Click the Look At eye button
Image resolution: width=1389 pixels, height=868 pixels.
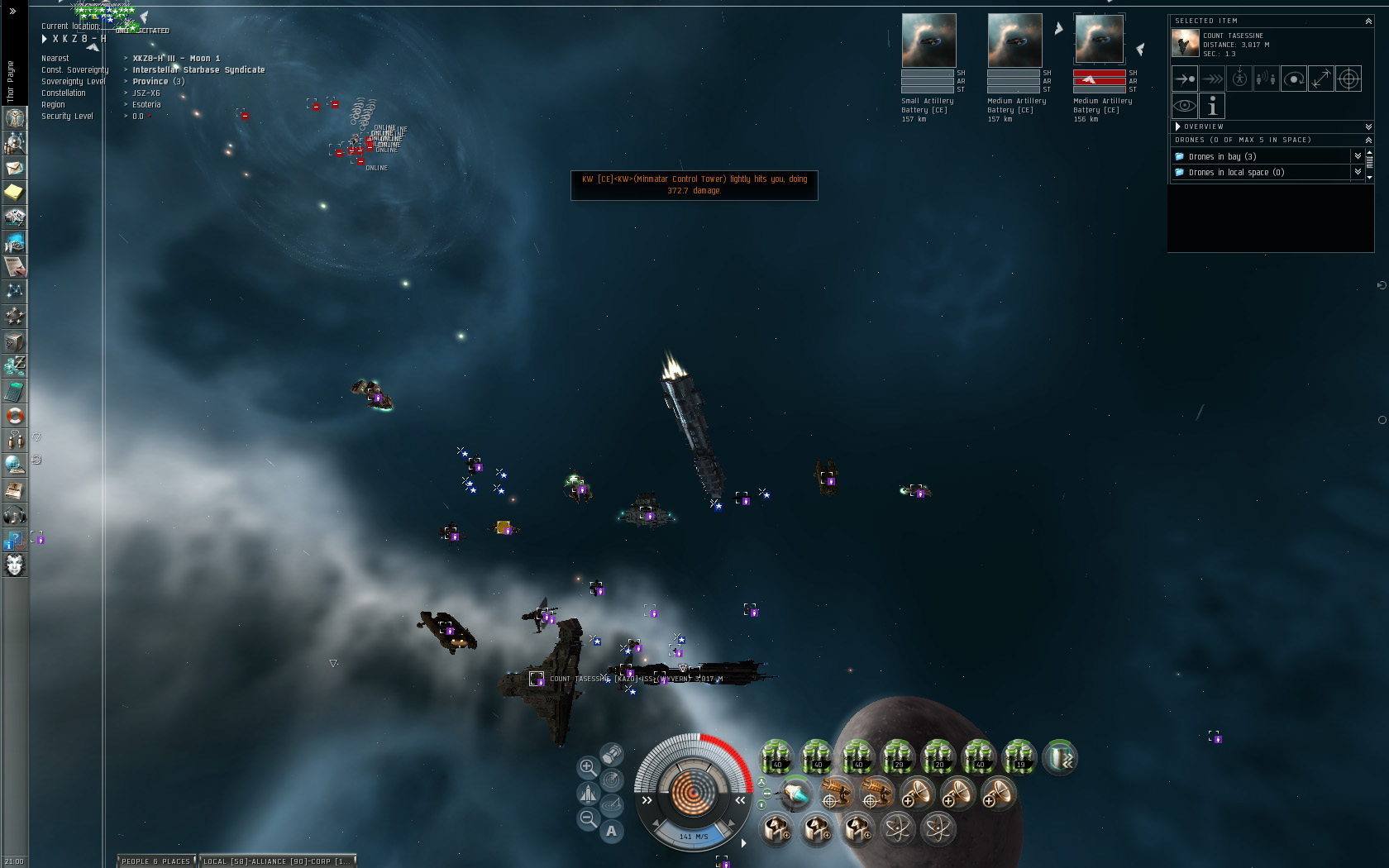coord(1185,106)
